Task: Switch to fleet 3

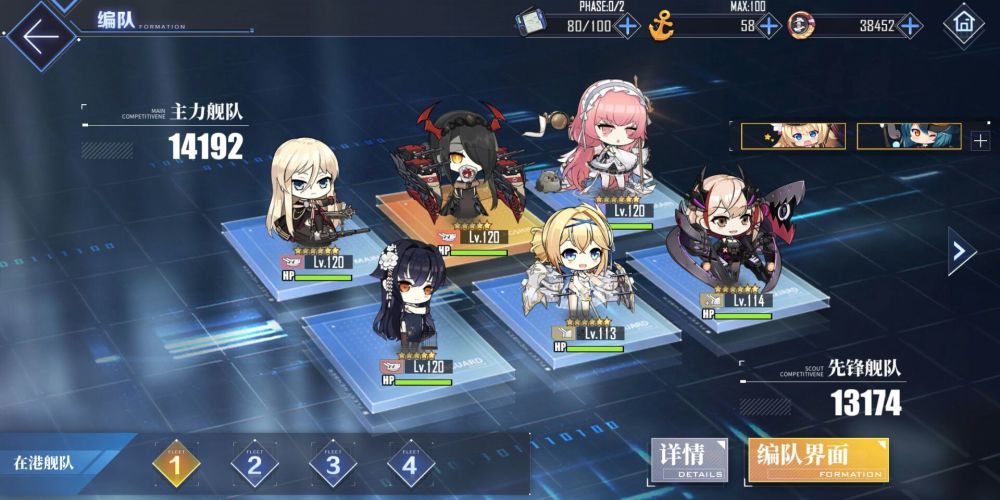Action: click(332, 463)
